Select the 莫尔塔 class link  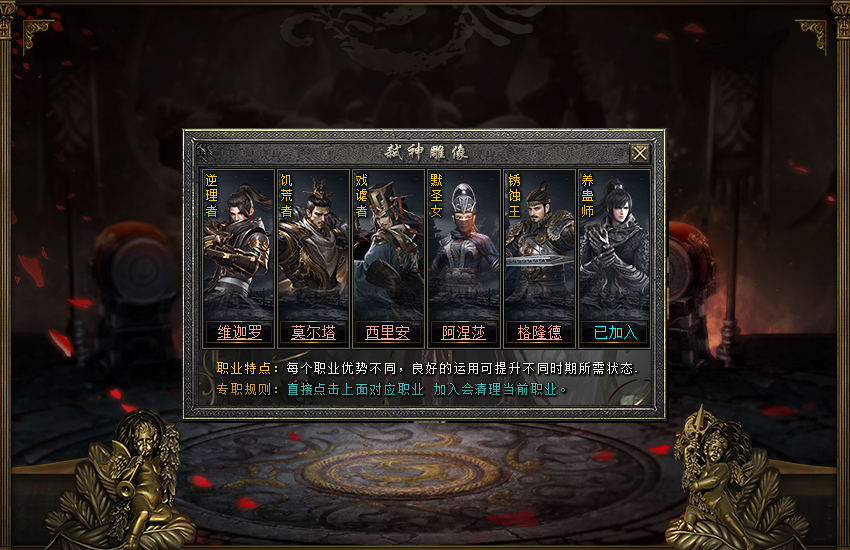click(x=313, y=332)
